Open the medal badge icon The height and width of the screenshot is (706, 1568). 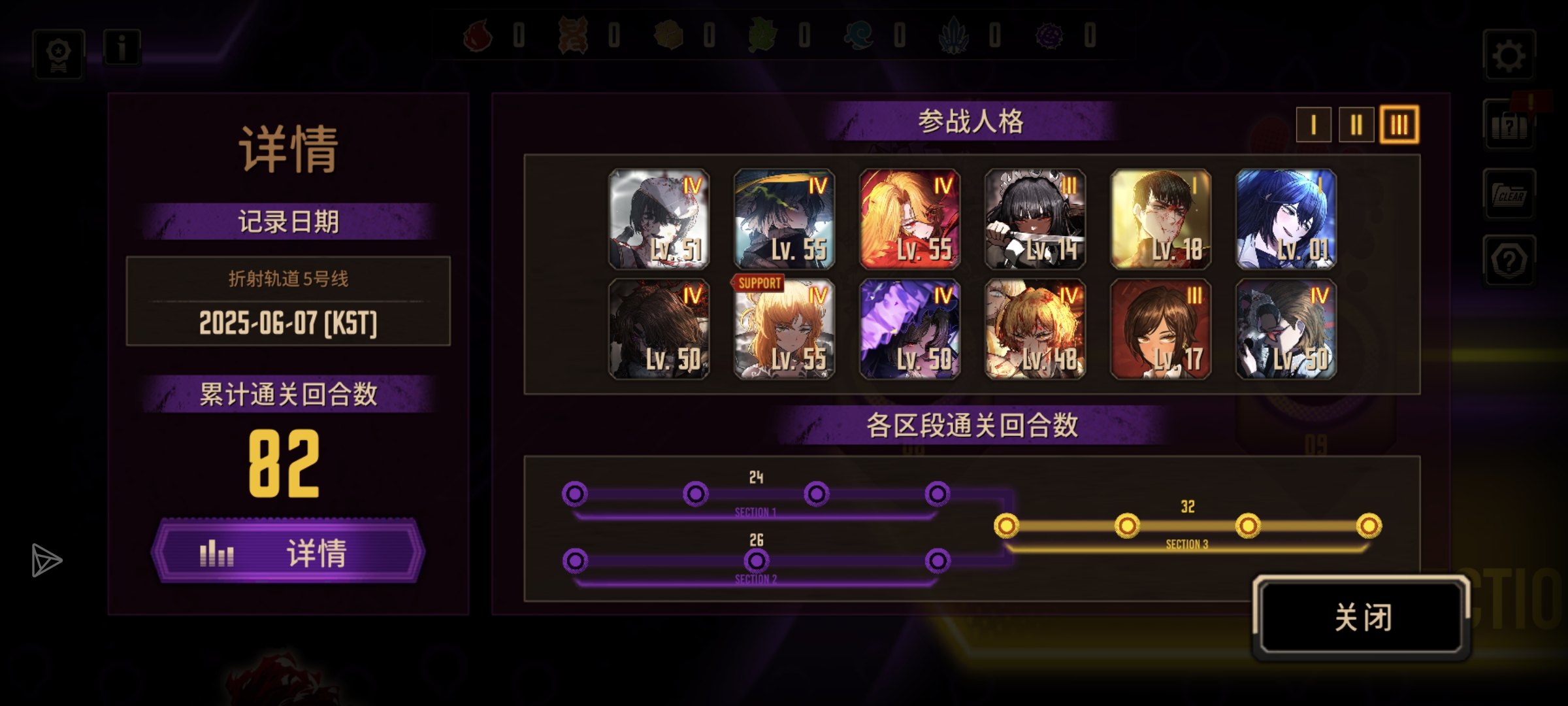[59, 54]
